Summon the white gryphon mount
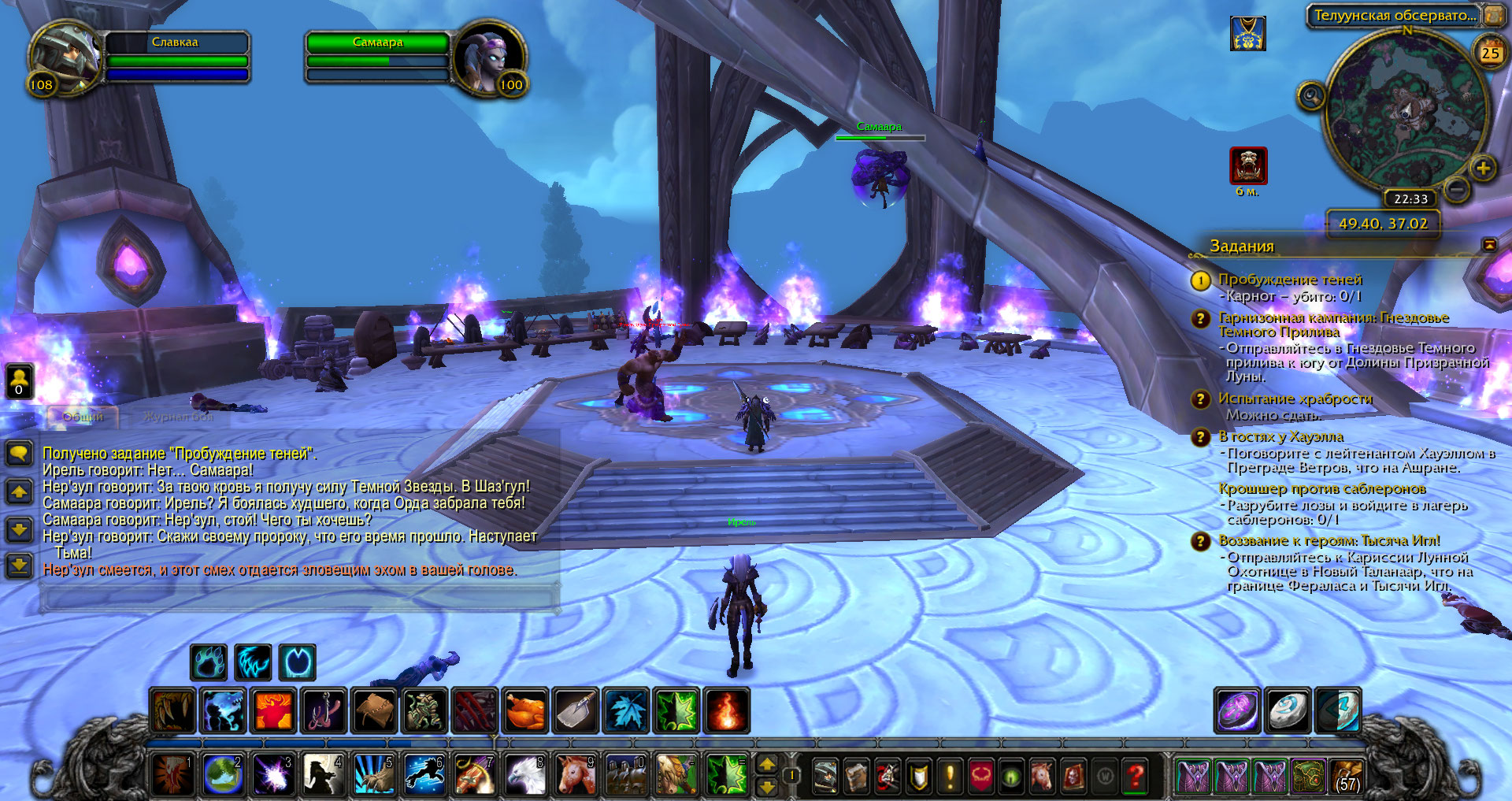The image size is (1512, 801). point(524,775)
